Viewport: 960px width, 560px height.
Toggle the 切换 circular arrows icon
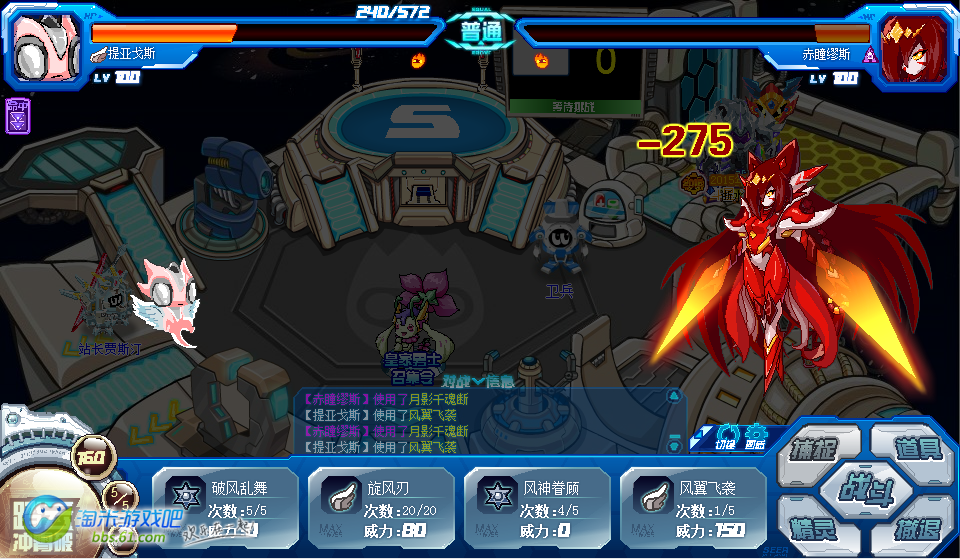pyautogui.click(x=726, y=435)
